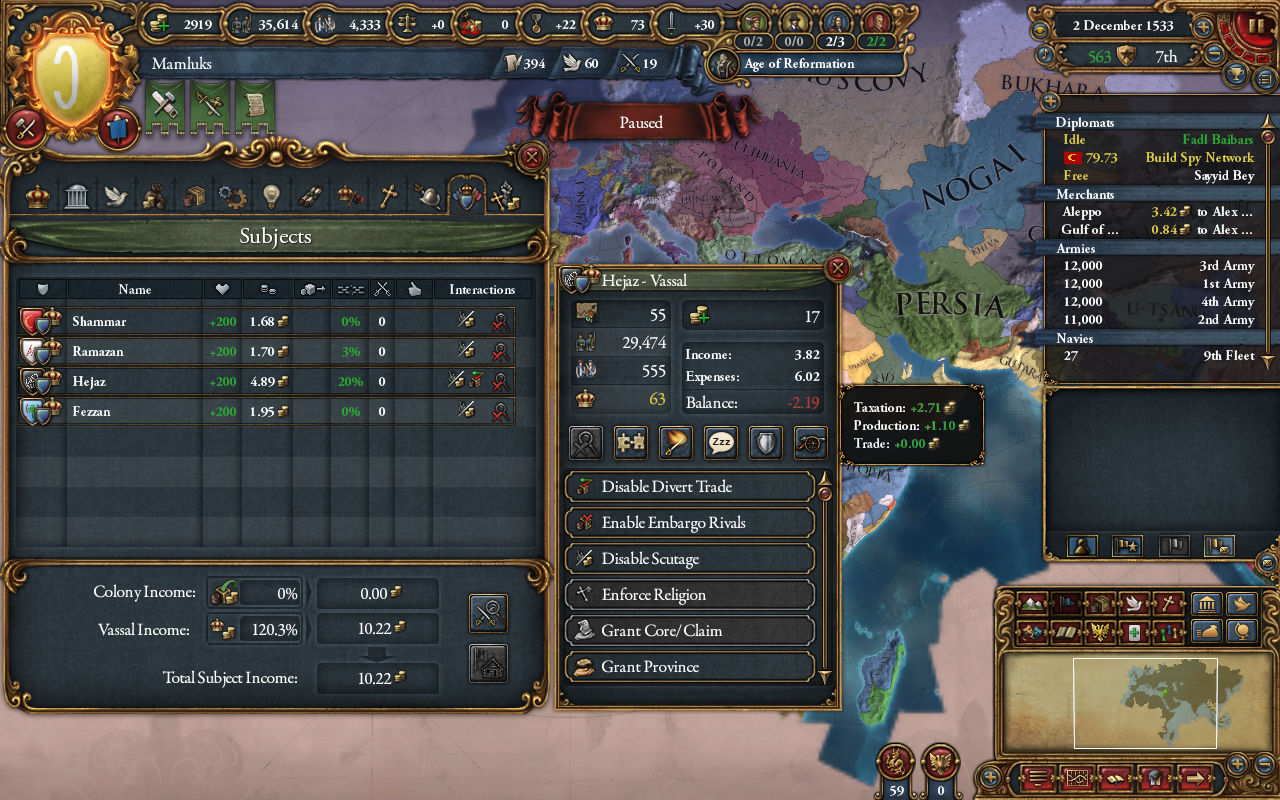Open the Diplomacy tab with the dove icon

tap(114, 195)
